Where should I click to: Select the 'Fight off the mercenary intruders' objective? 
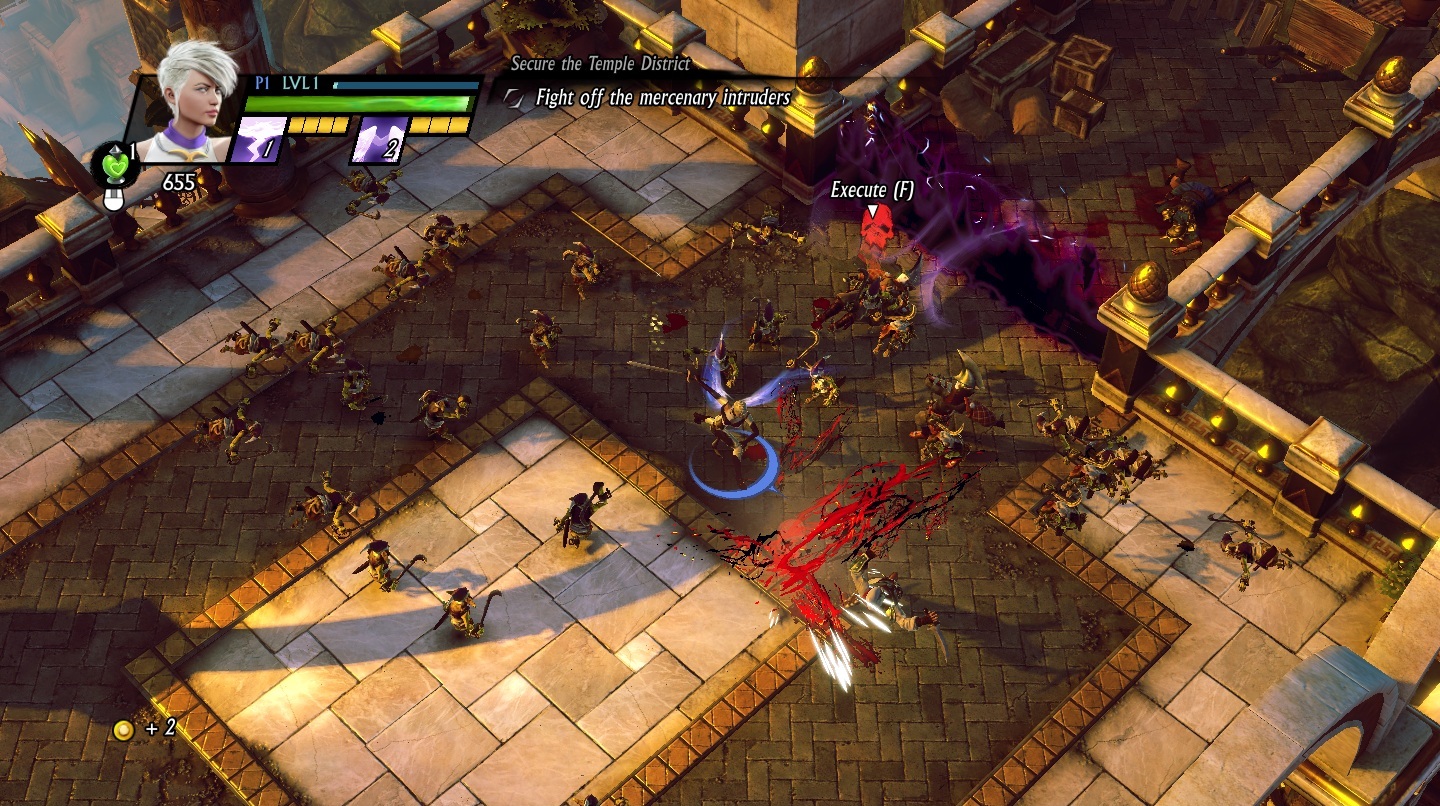pyautogui.click(x=662, y=98)
